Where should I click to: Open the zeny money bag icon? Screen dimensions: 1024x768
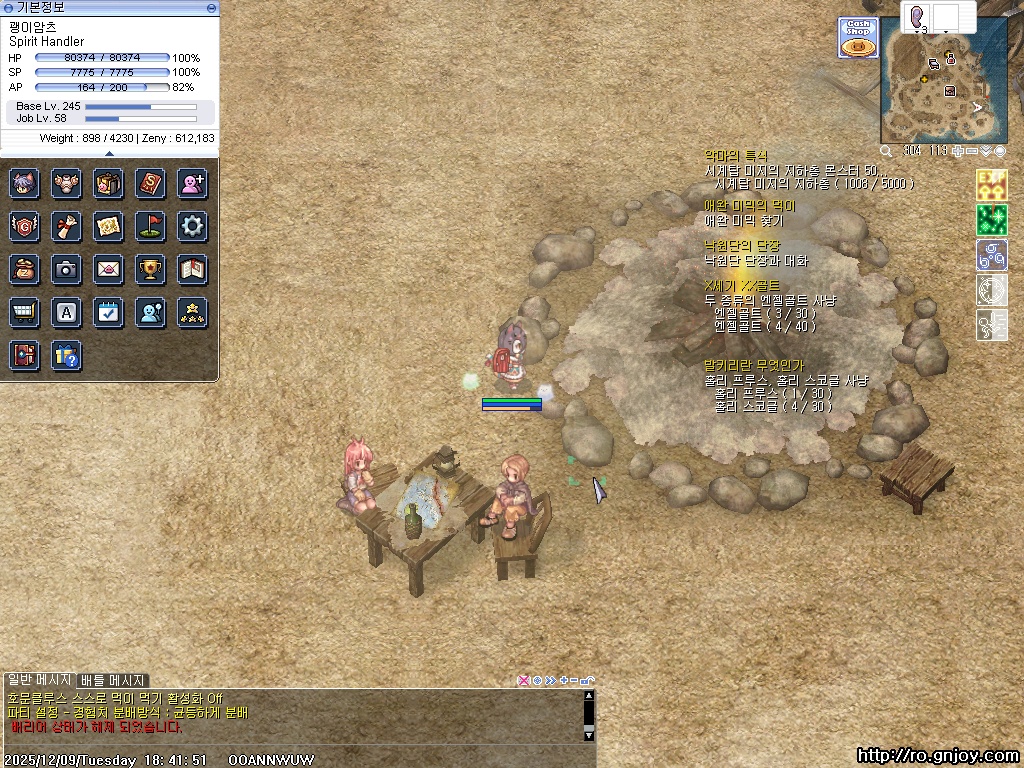coord(24,269)
